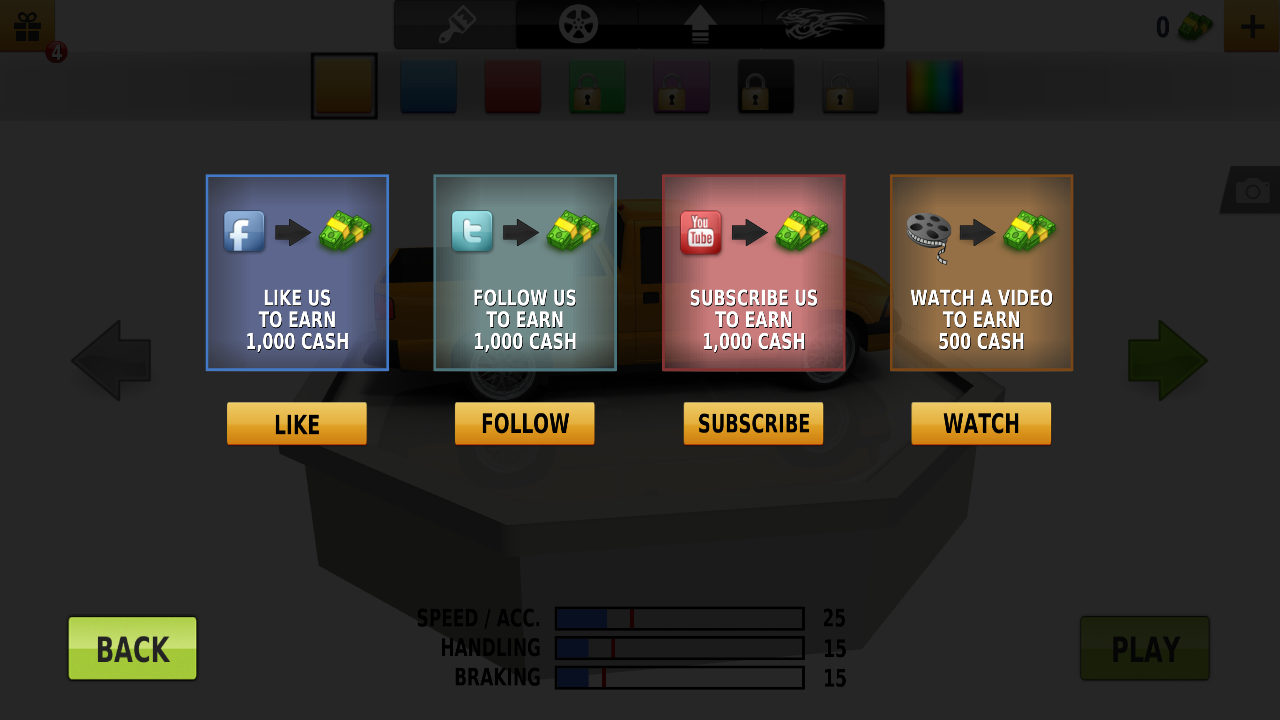The width and height of the screenshot is (1280, 720).
Task: Pick the orange paint color swatch
Action: [x=344, y=86]
